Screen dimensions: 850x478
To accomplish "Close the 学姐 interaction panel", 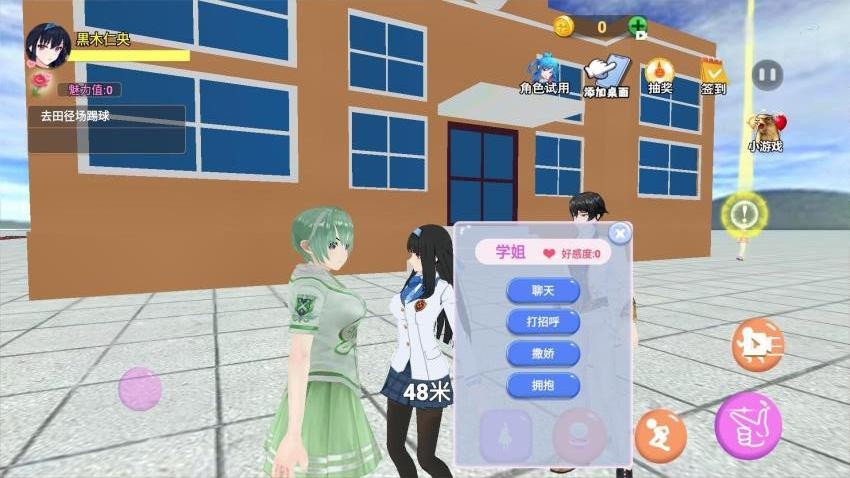I will click(620, 234).
